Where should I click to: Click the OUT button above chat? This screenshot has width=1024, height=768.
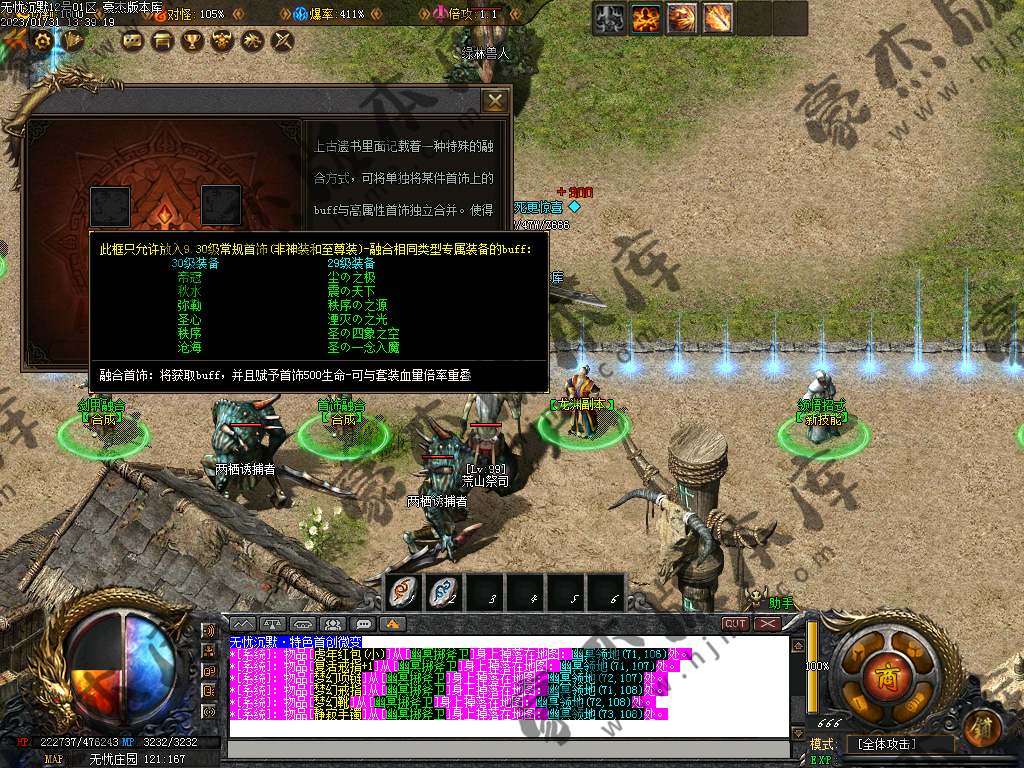point(736,623)
